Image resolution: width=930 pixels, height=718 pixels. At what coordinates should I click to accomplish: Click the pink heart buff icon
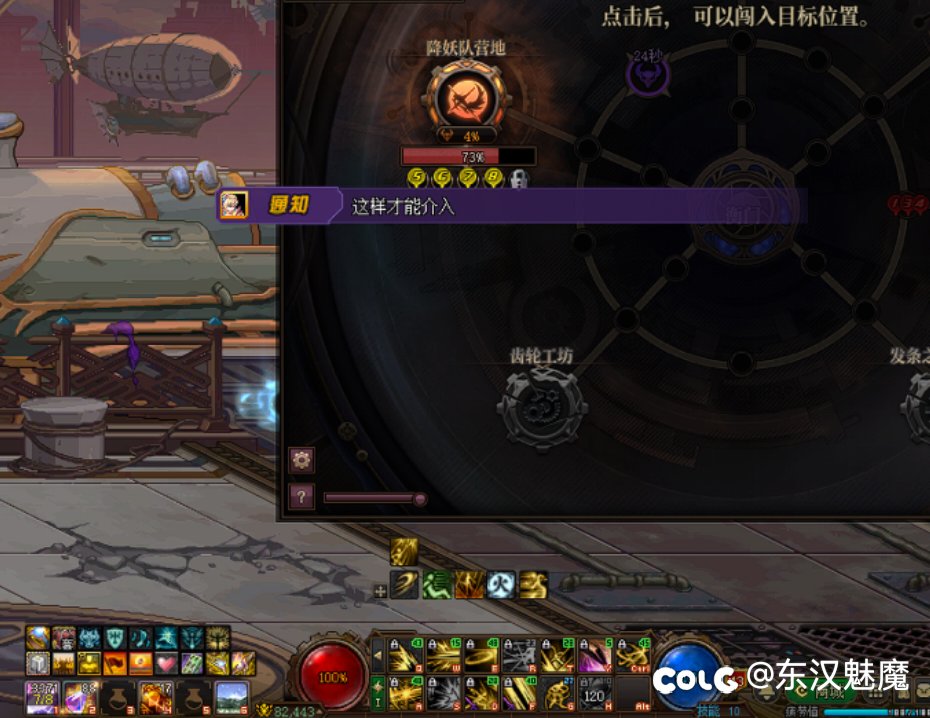(x=166, y=663)
